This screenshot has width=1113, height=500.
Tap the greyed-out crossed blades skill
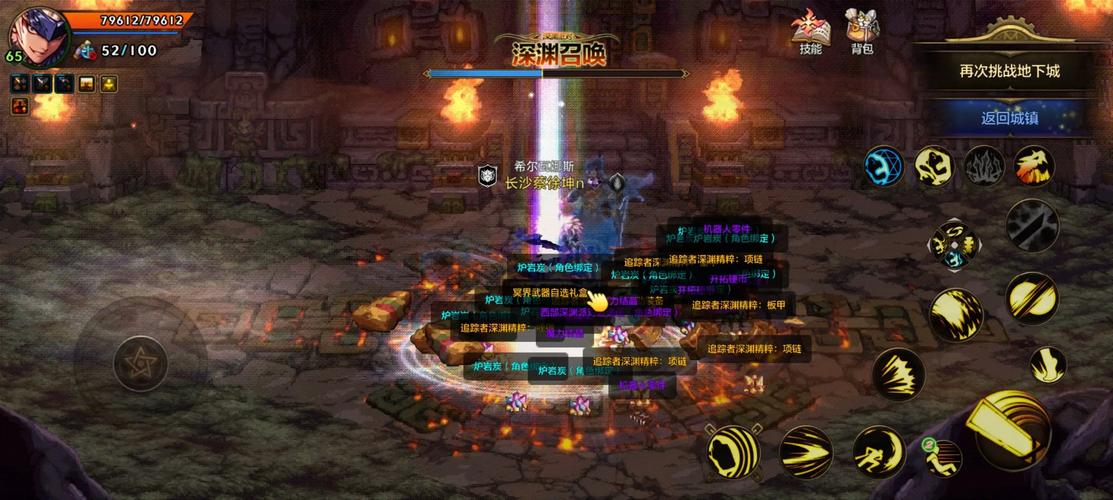coord(1032,225)
